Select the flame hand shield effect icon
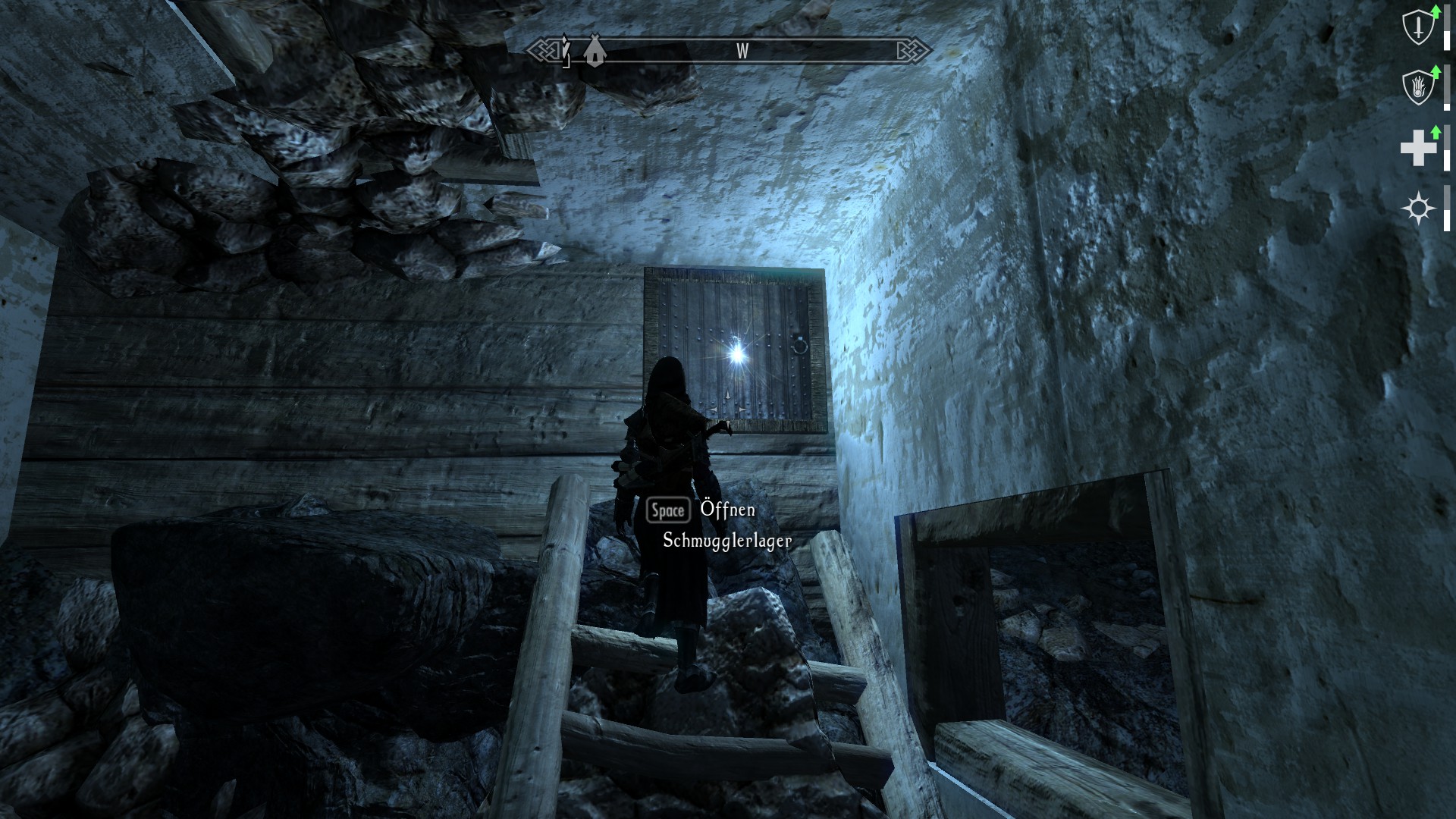 click(x=1417, y=88)
